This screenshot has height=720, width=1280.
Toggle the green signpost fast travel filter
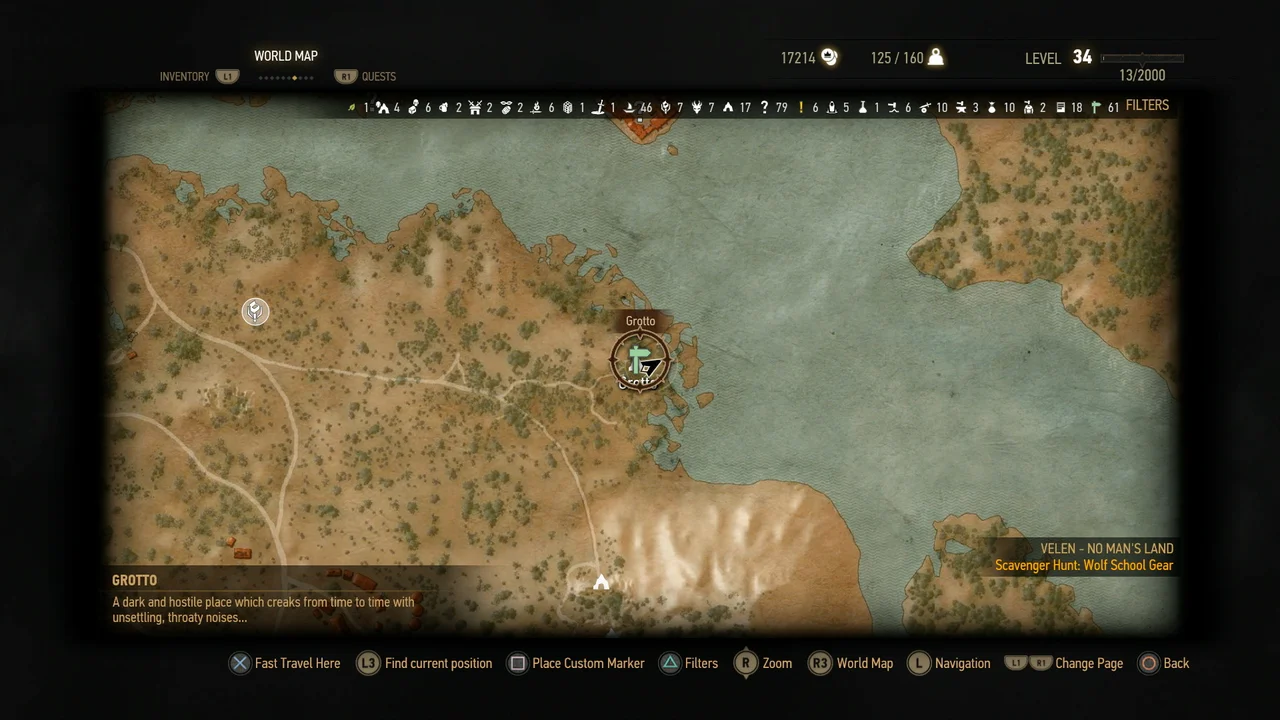1095,107
